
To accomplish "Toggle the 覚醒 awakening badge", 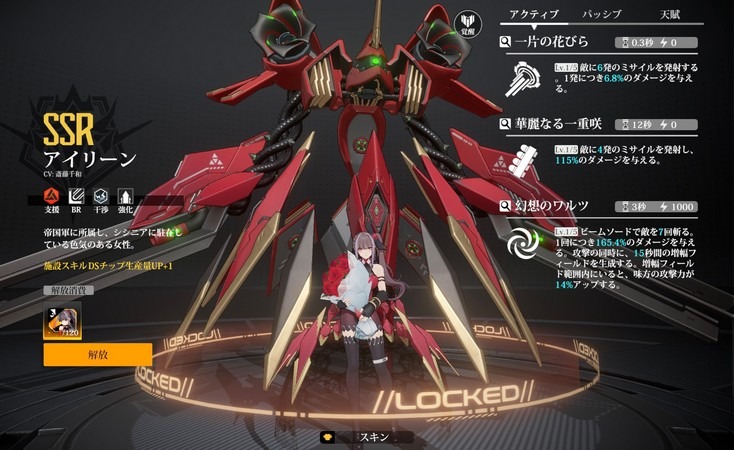I will (x=467, y=25).
